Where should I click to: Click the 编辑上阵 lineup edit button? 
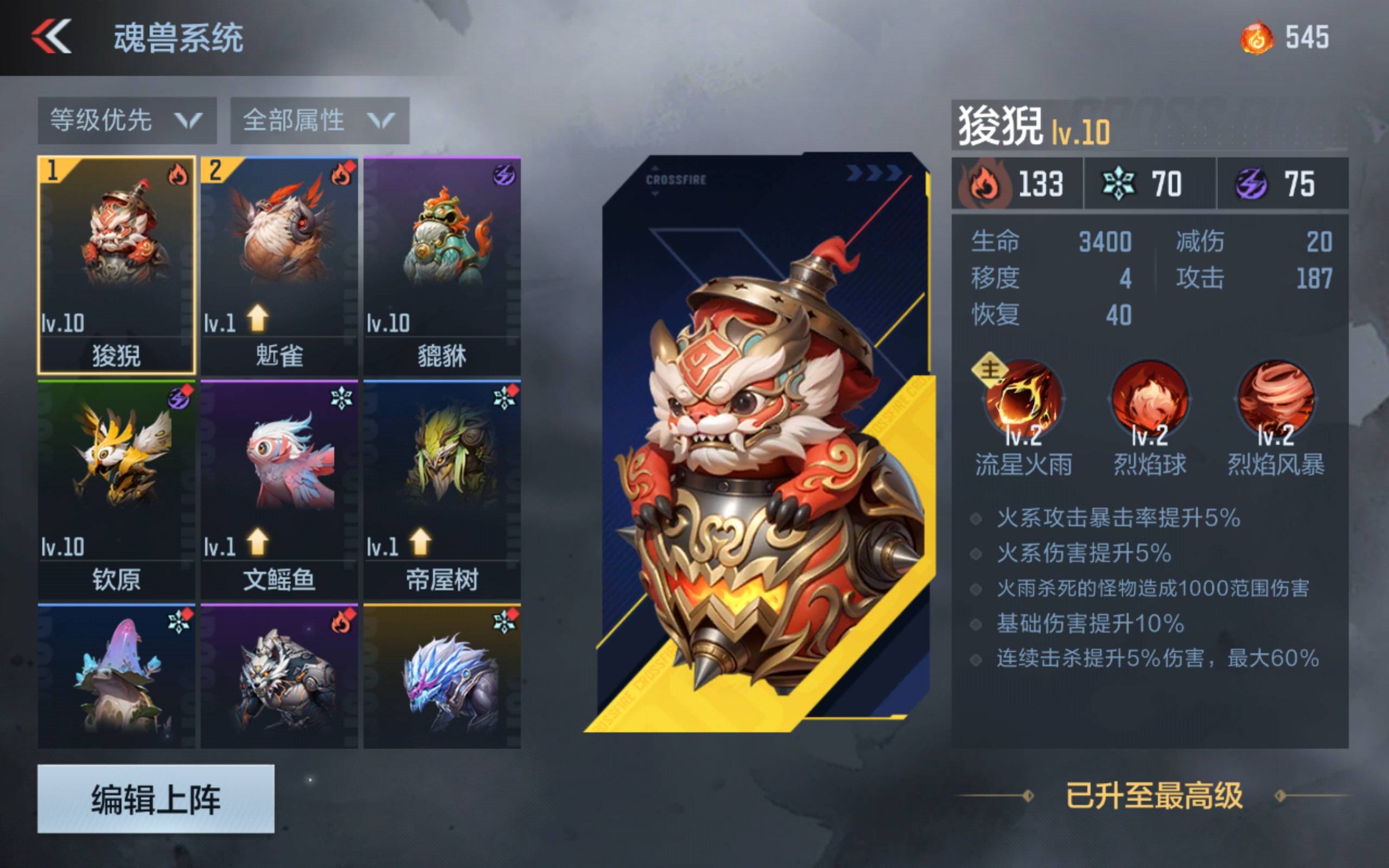coord(156,799)
